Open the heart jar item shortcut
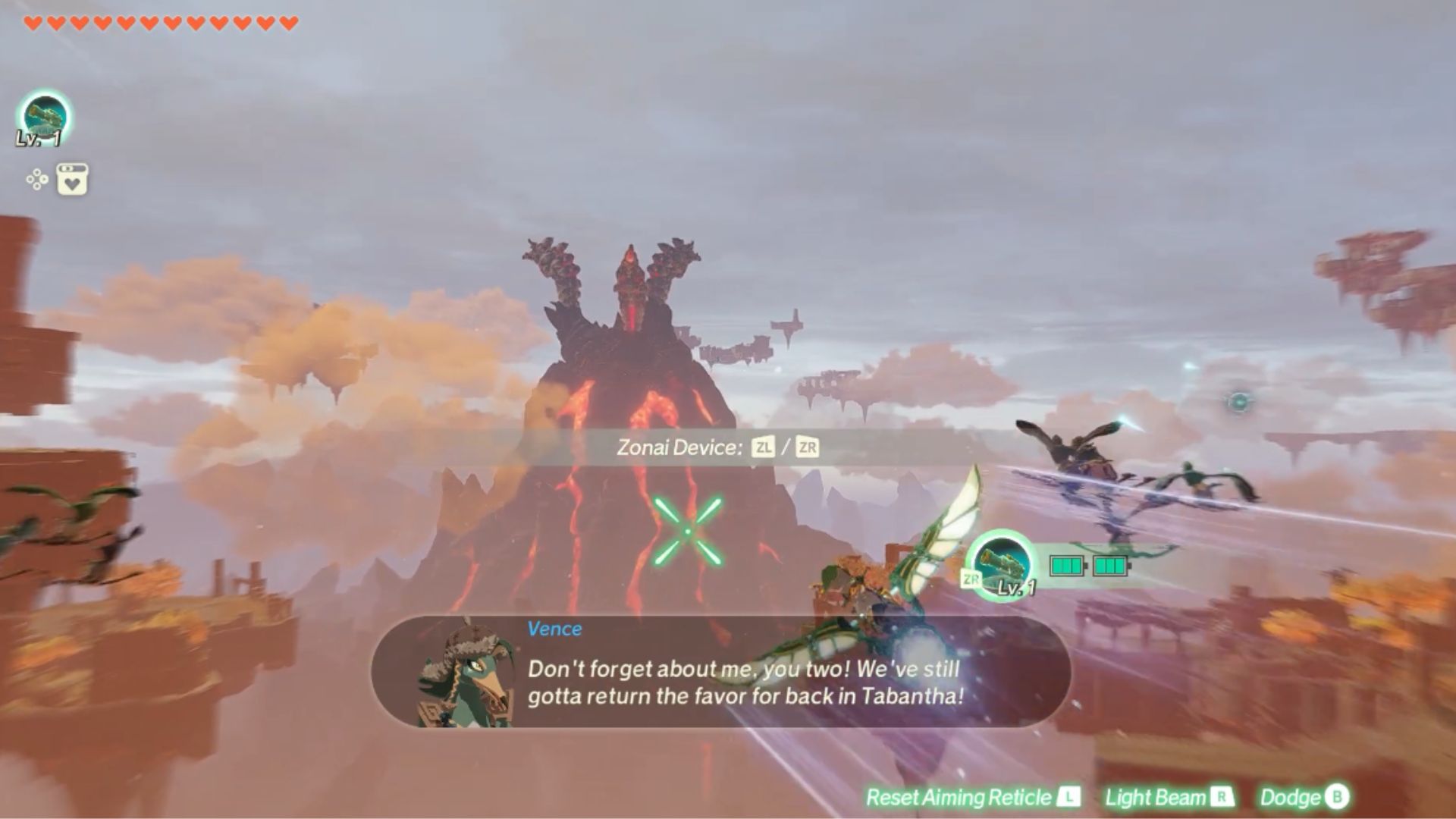This screenshot has width=1456, height=819. point(72,180)
